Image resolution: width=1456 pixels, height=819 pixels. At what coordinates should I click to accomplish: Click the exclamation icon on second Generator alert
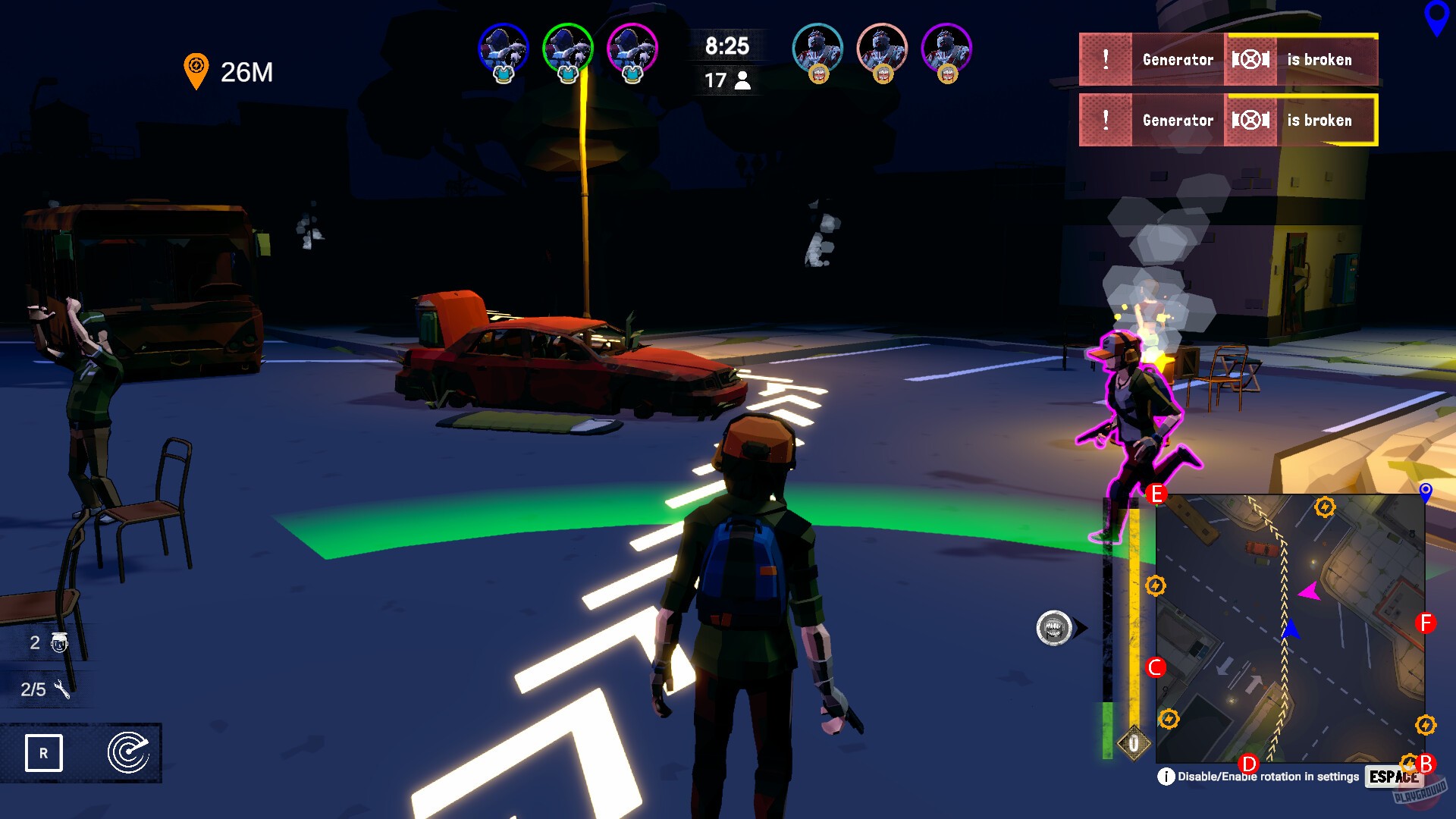(1106, 120)
